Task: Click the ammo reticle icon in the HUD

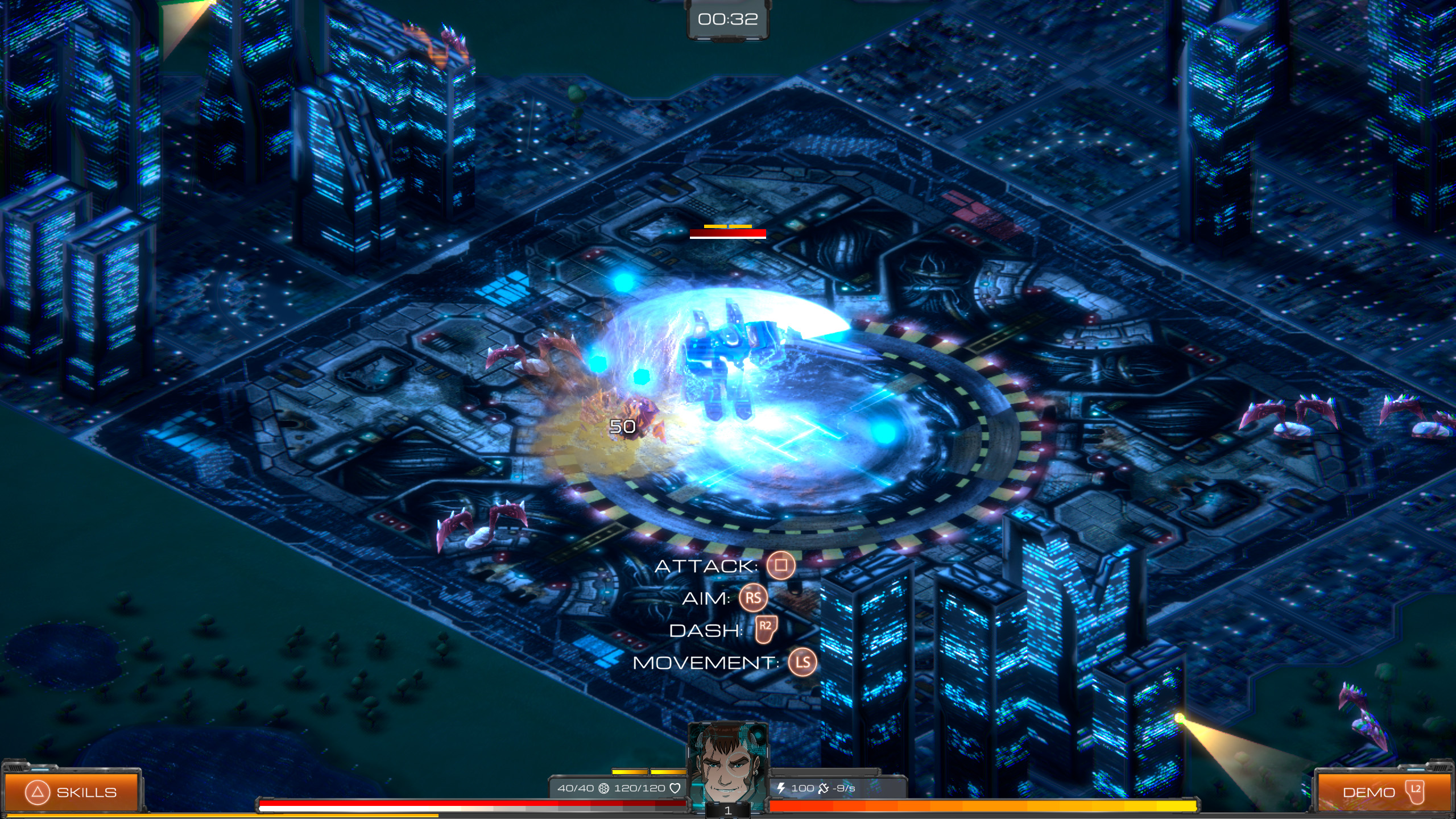Action: [x=604, y=788]
